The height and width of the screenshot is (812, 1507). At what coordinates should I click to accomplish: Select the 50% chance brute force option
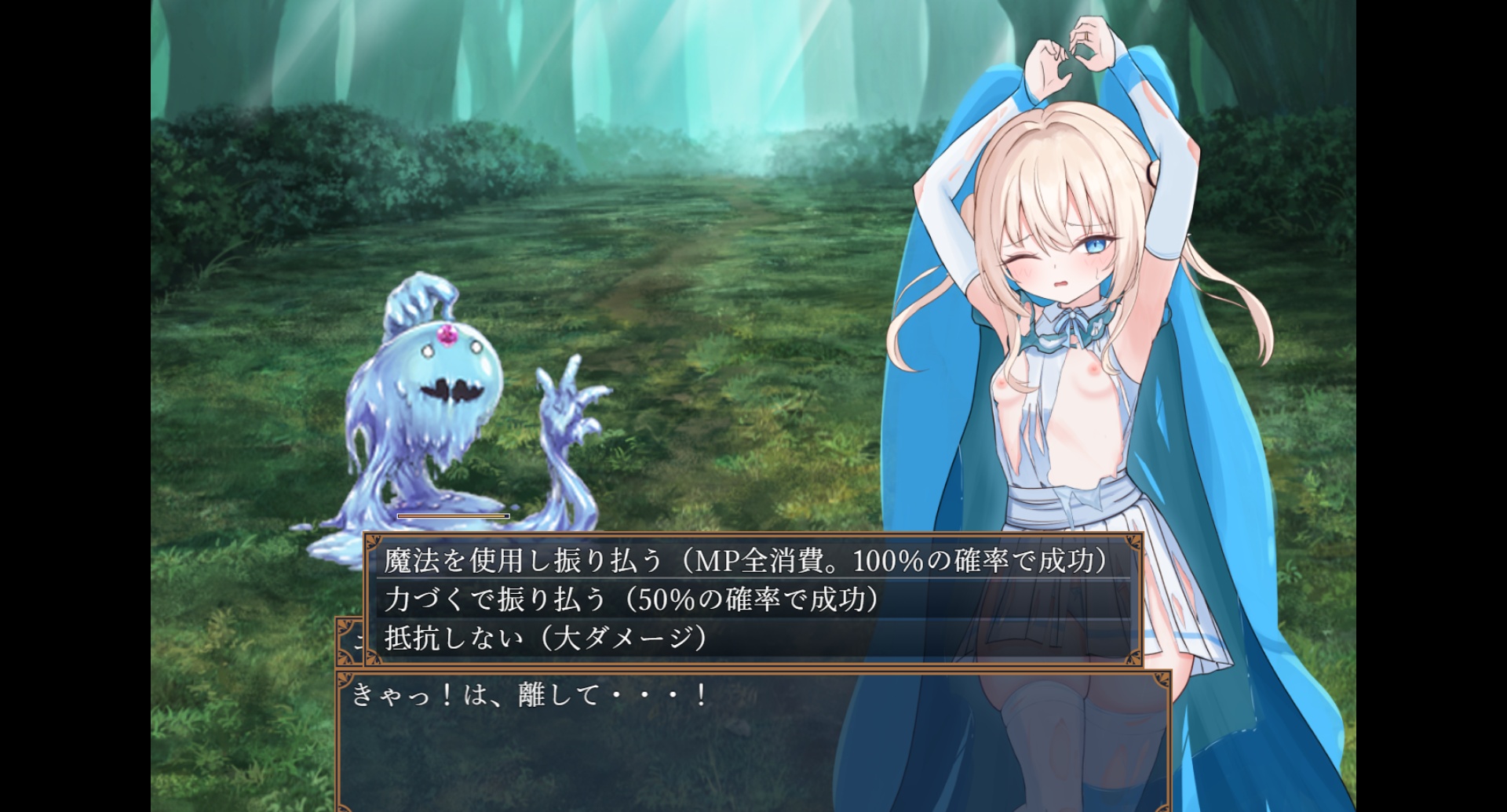click(632, 599)
